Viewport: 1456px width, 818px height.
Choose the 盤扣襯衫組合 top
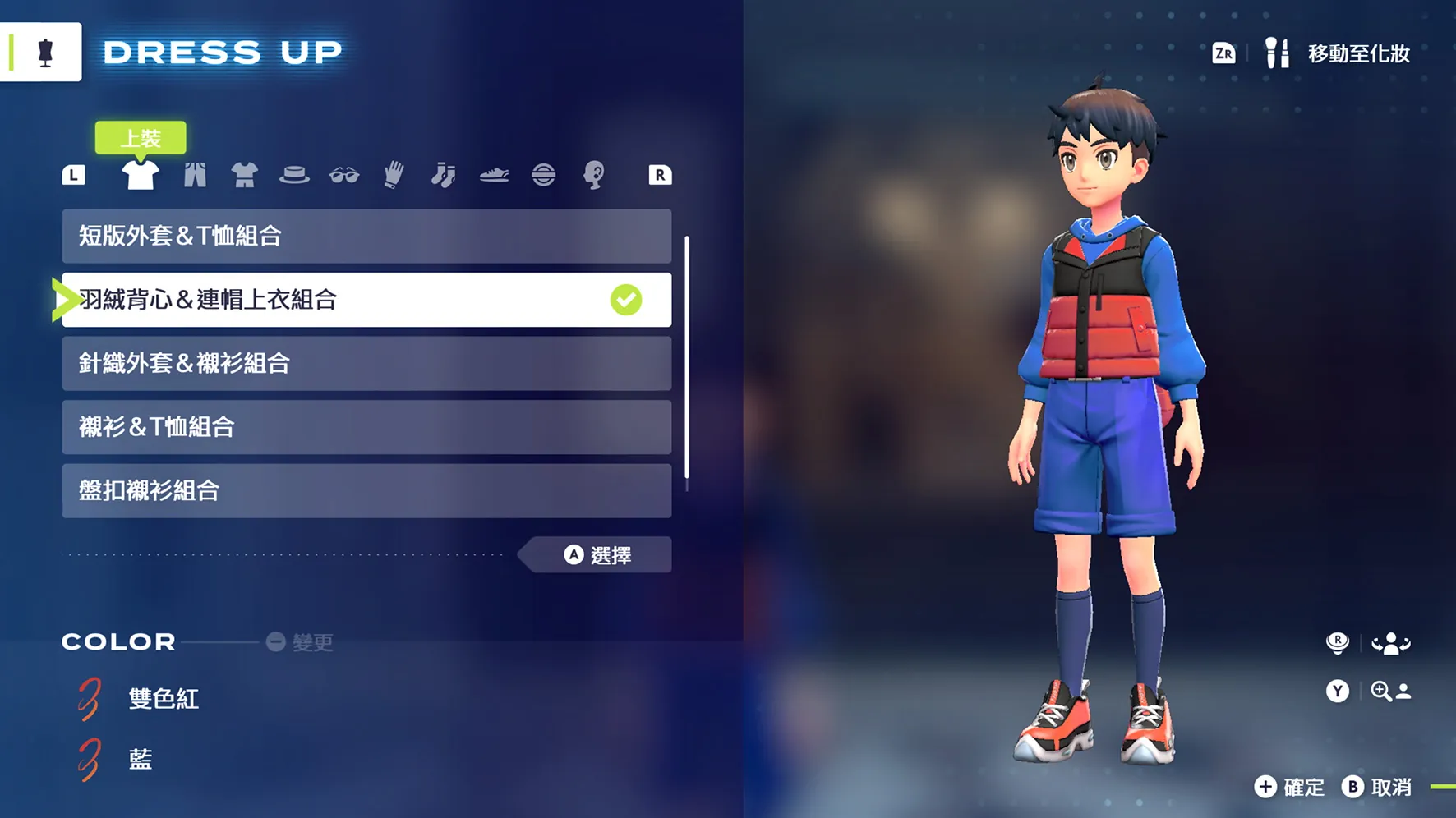[366, 490]
